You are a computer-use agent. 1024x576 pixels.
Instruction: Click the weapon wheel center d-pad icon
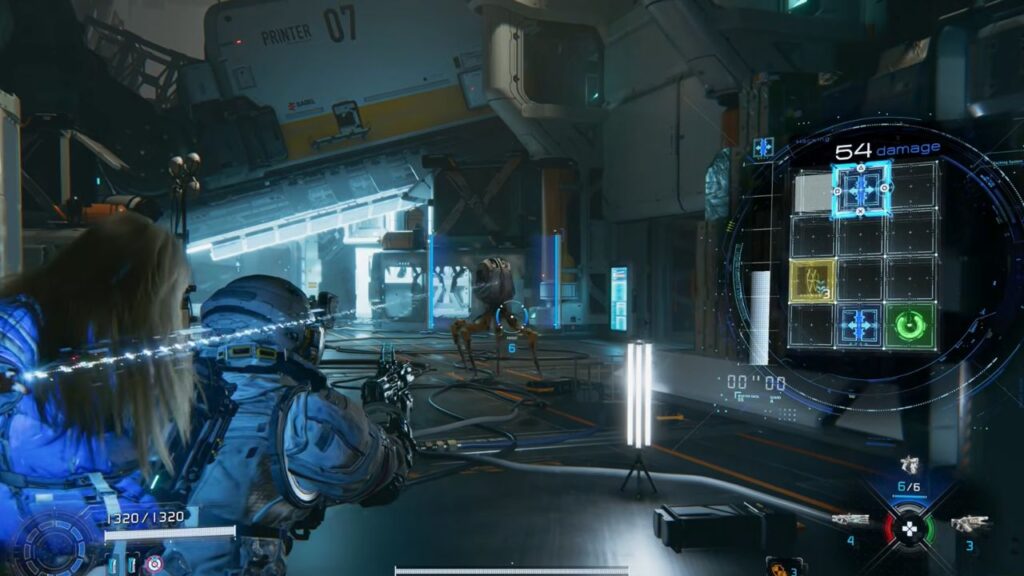(909, 529)
